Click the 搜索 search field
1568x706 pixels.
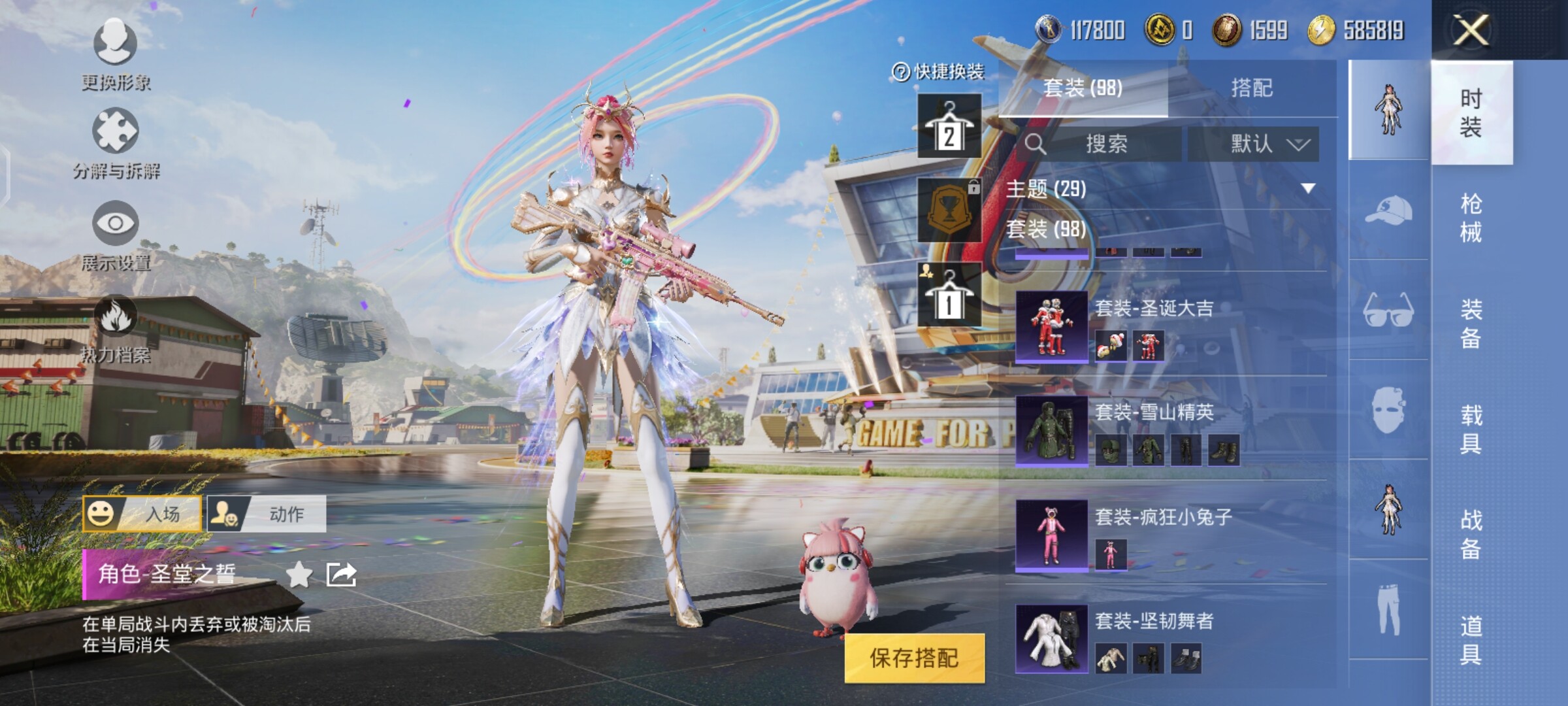(x=1105, y=144)
